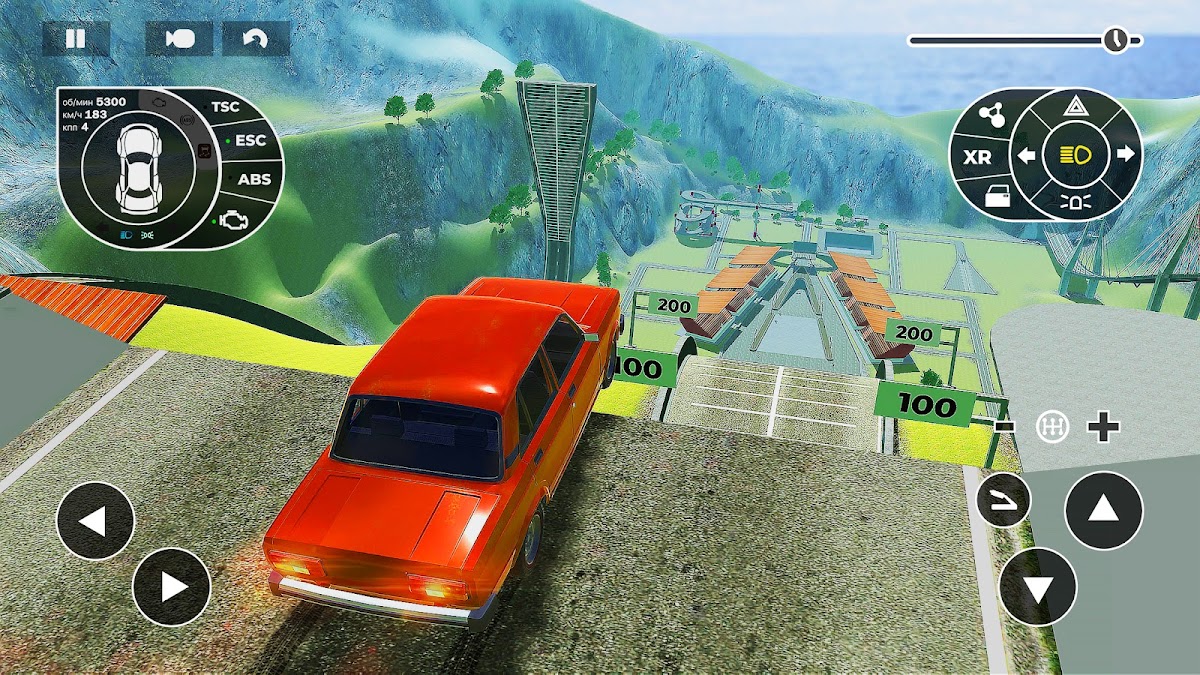Turn on the emergency siren beacon
This screenshot has height=675, width=1200.
[x=1075, y=202]
